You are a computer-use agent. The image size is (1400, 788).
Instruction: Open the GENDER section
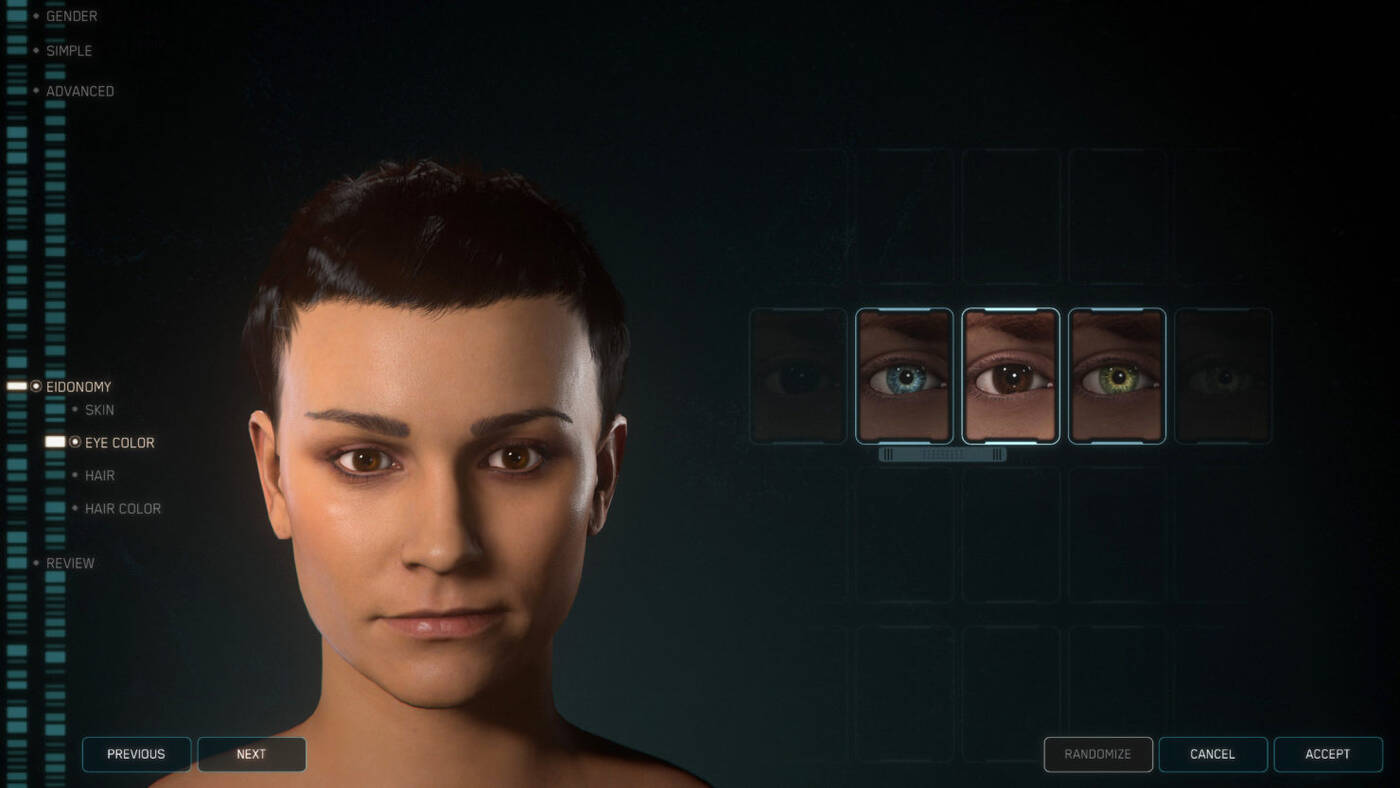pyautogui.click(x=71, y=16)
